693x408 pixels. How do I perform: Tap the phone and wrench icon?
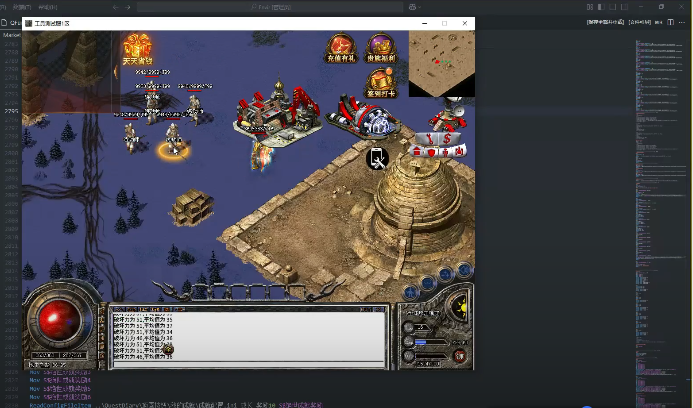(x=378, y=157)
